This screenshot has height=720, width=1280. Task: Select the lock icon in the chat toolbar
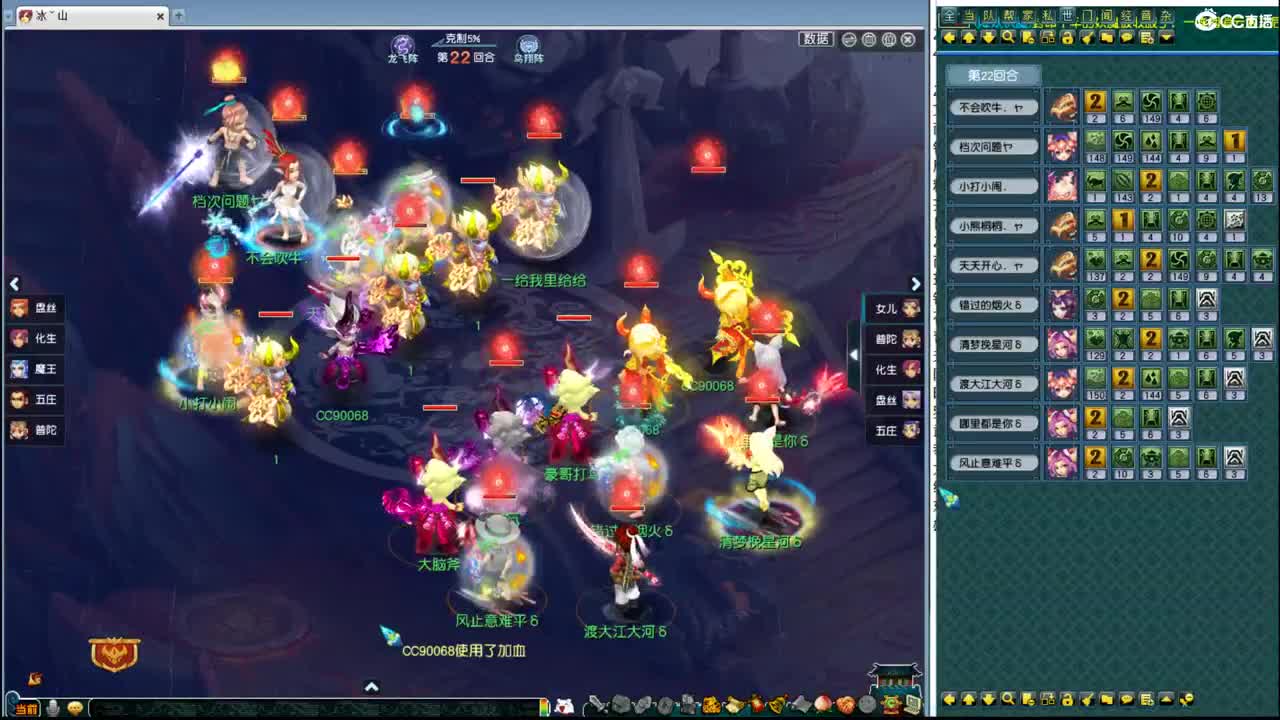tap(1067, 37)
